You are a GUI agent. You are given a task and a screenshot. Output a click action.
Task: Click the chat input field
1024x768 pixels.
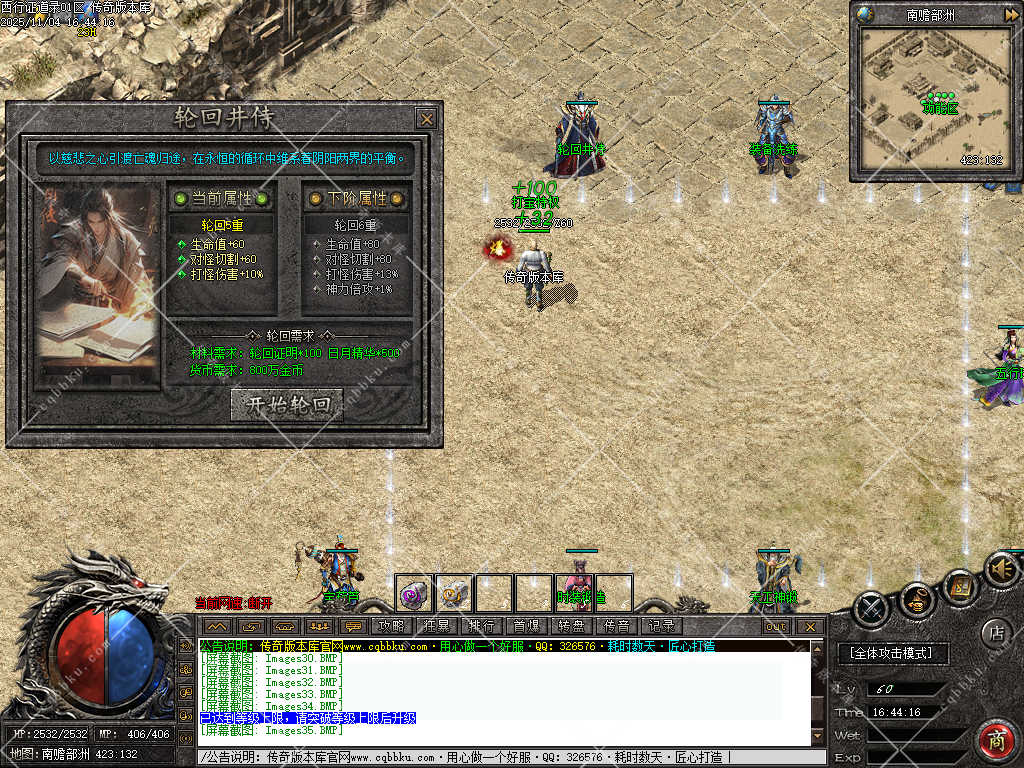tap(500, 758)
